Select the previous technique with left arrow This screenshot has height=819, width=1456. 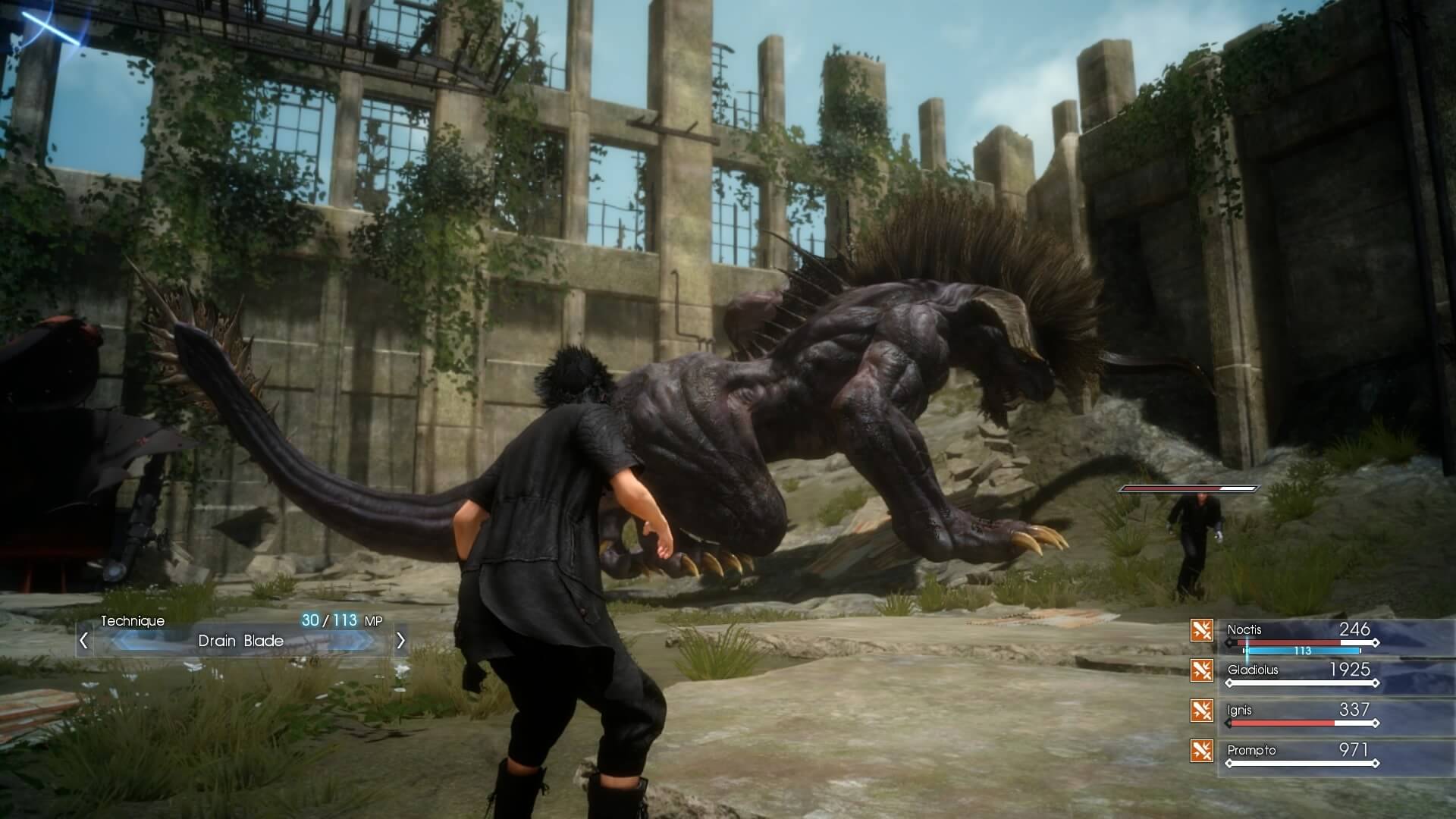[x=84, y=641]
